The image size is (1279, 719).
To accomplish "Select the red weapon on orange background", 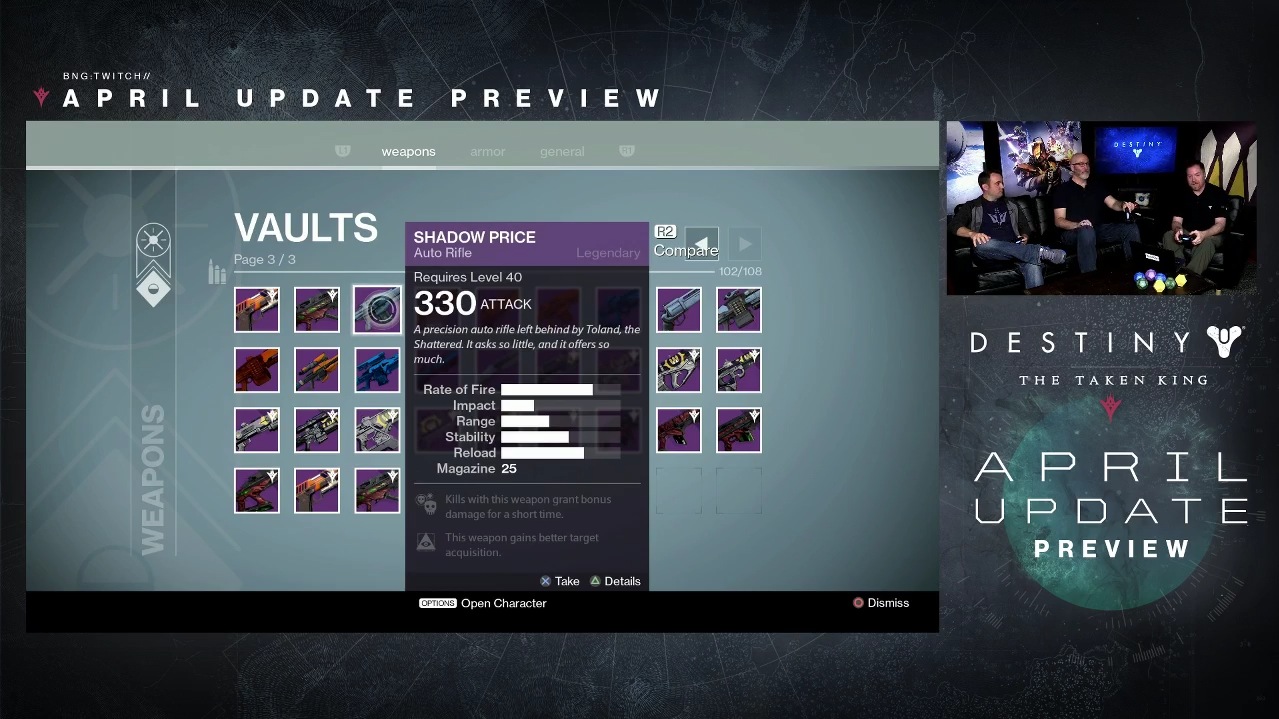I will tap(257, 370).
